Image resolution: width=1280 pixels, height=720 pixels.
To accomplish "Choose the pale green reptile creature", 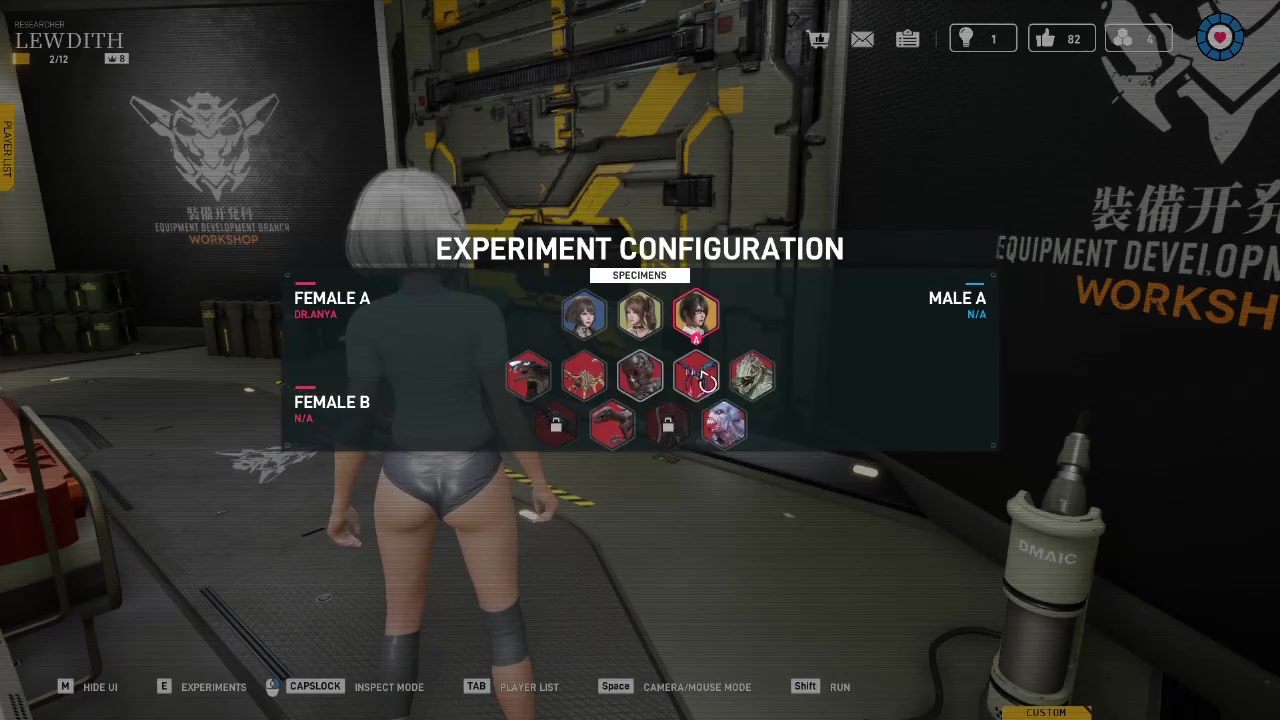I will pos(752,377).
